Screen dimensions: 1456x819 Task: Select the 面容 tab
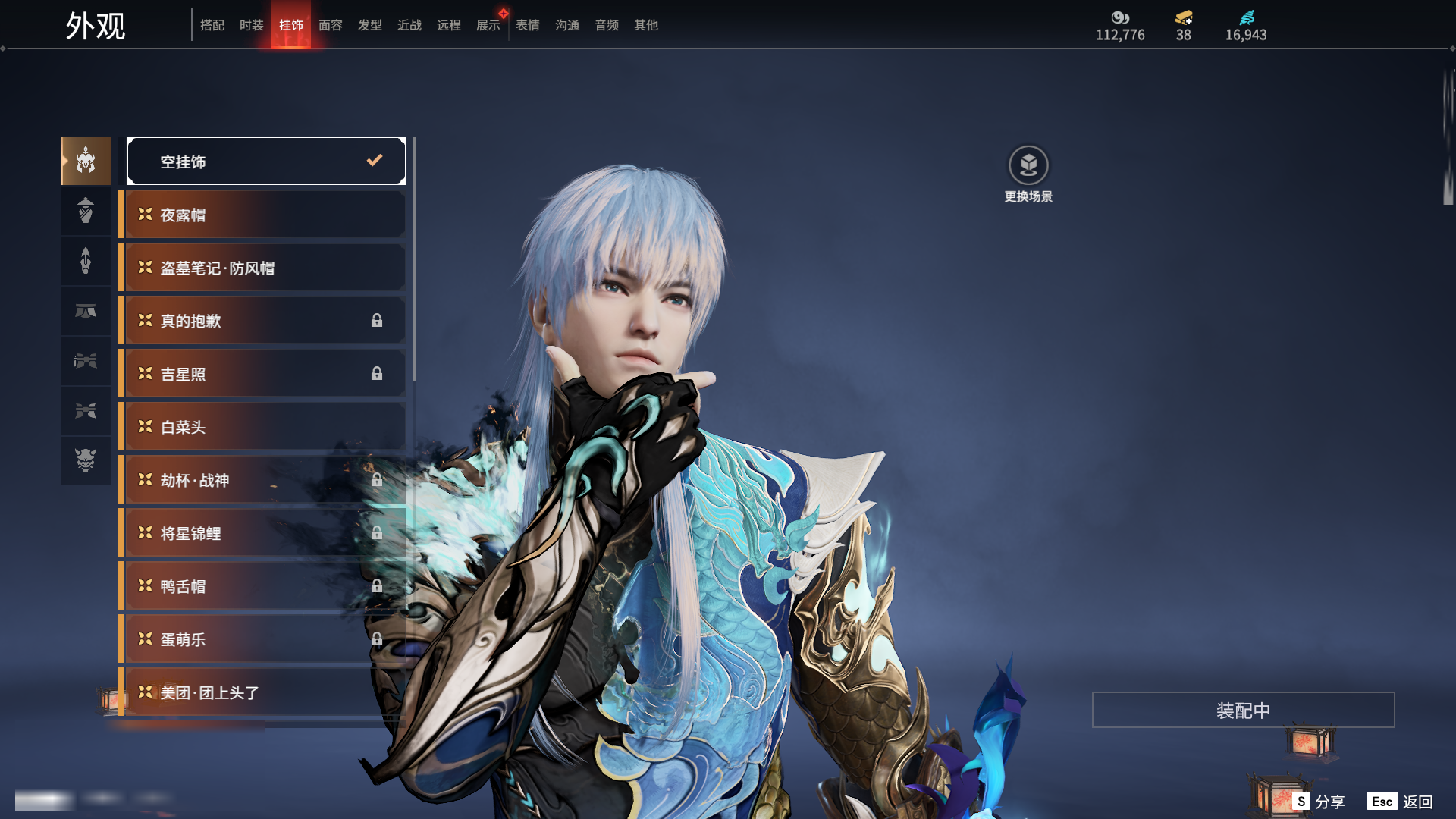pyautogui.click(x=330, y=25)
